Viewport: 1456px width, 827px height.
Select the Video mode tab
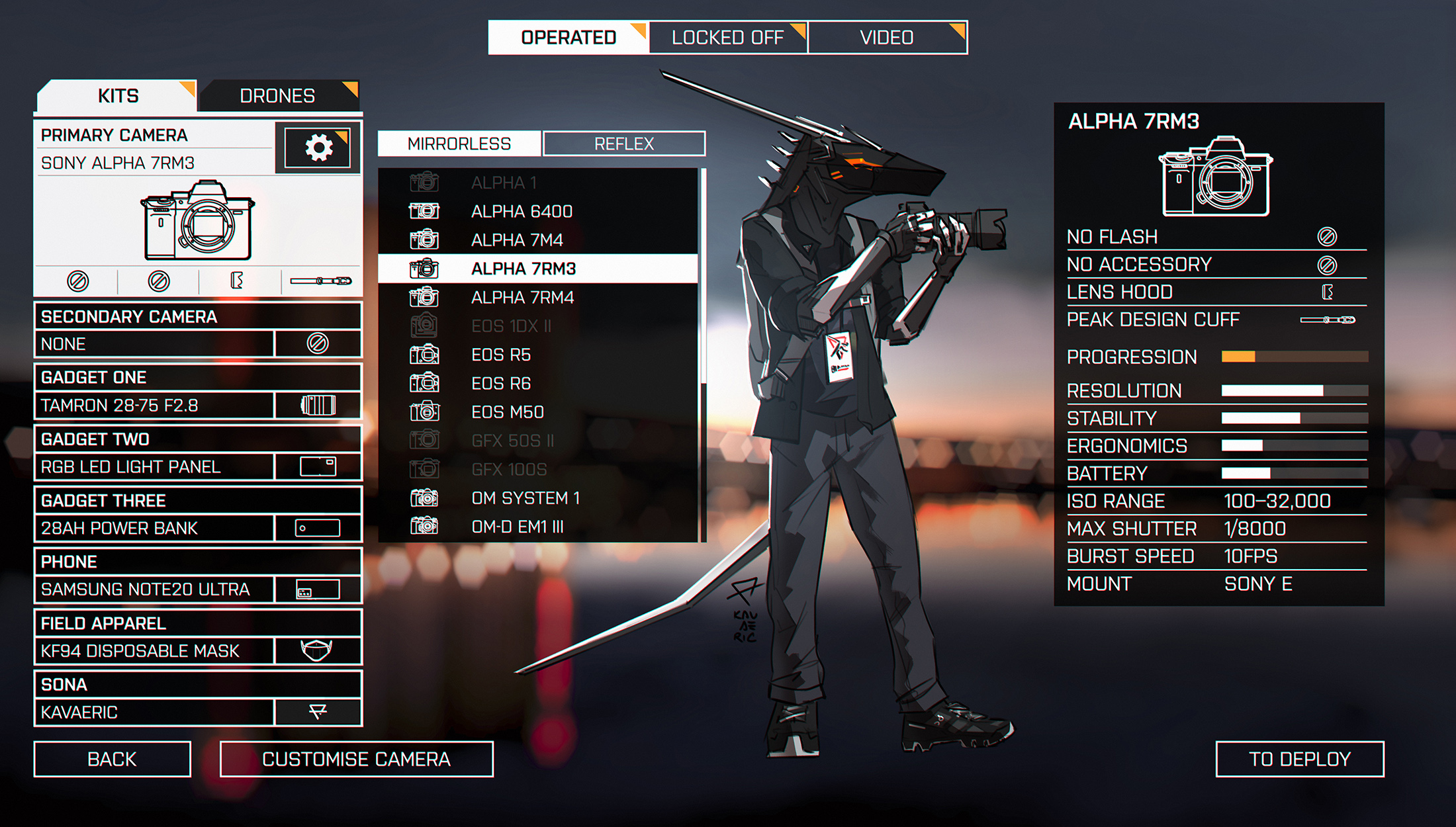[x=887, y=38]
